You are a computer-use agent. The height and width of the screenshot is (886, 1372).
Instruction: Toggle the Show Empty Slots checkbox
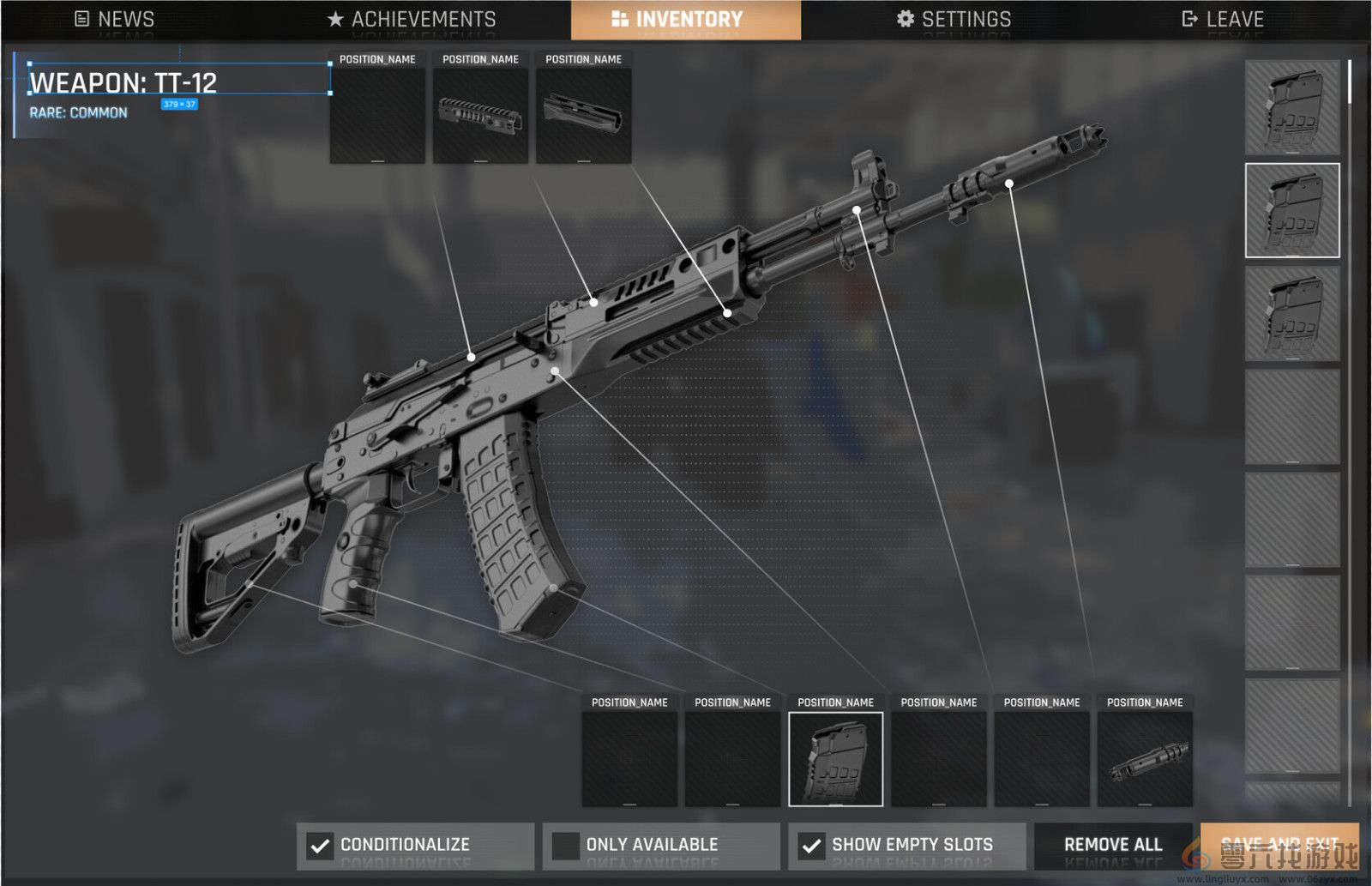coord(811,846)
